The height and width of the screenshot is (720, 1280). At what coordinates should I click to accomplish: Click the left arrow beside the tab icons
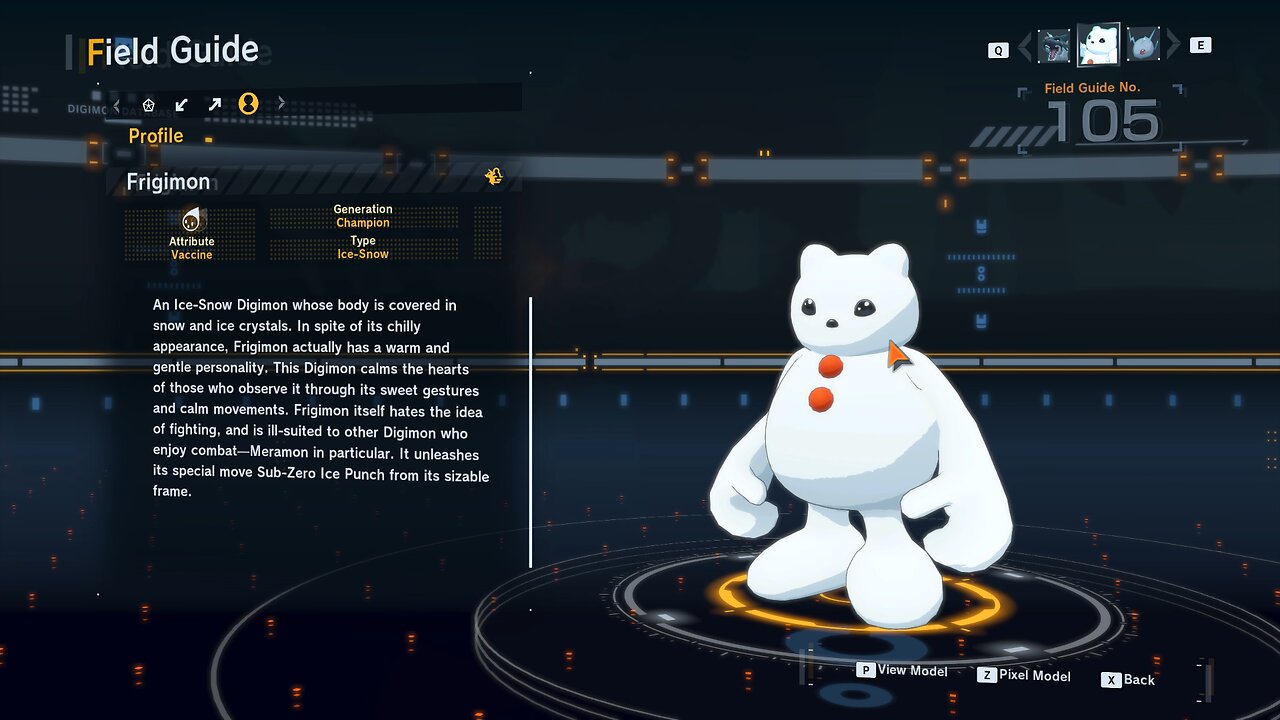point(117,104)
